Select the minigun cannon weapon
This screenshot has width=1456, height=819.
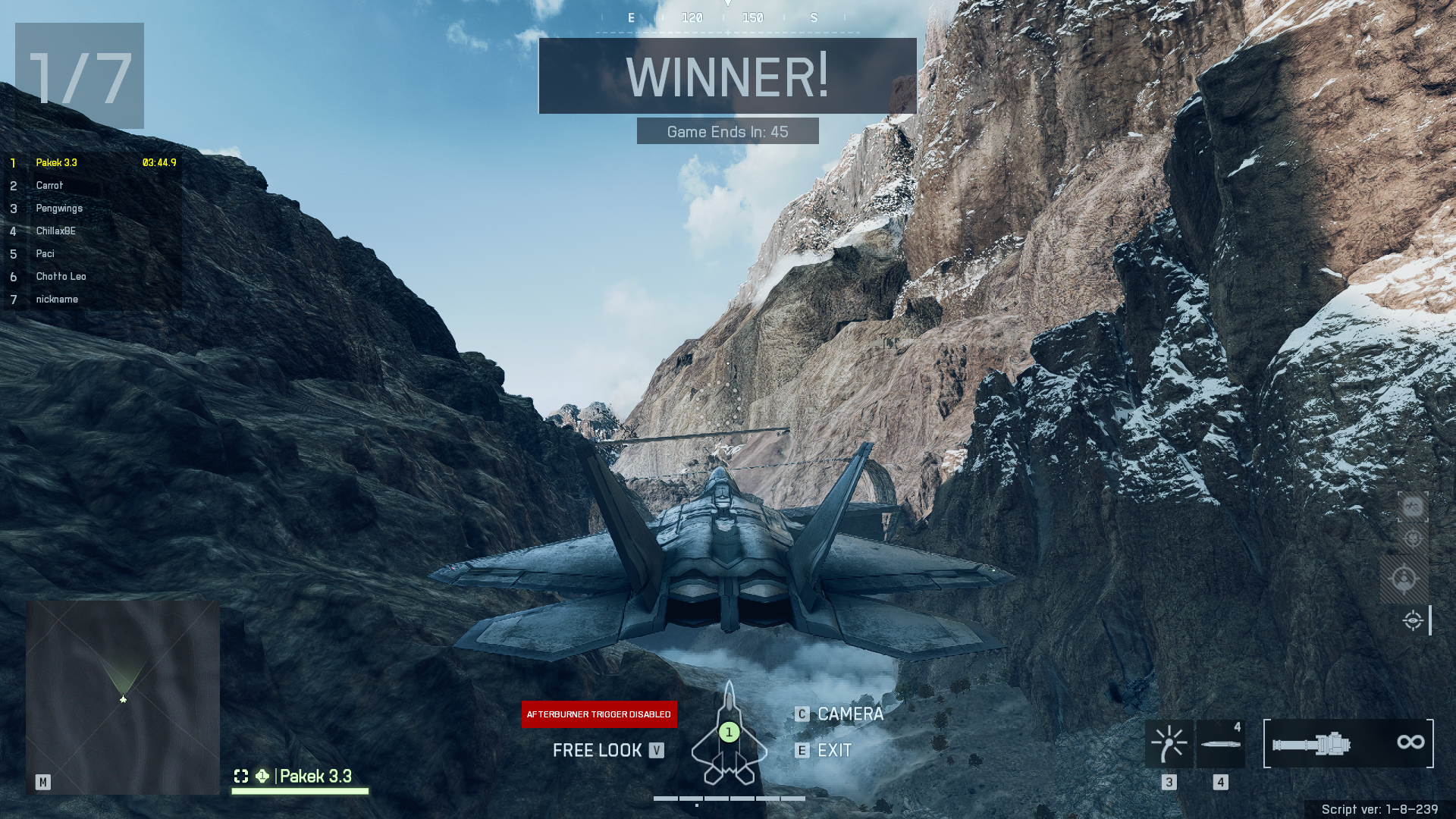tap(1348, 743)
